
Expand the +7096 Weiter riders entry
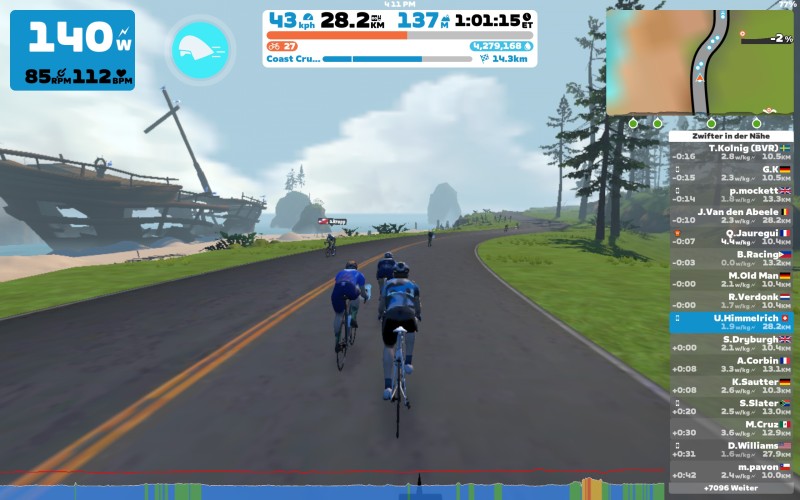pos(731,488)
